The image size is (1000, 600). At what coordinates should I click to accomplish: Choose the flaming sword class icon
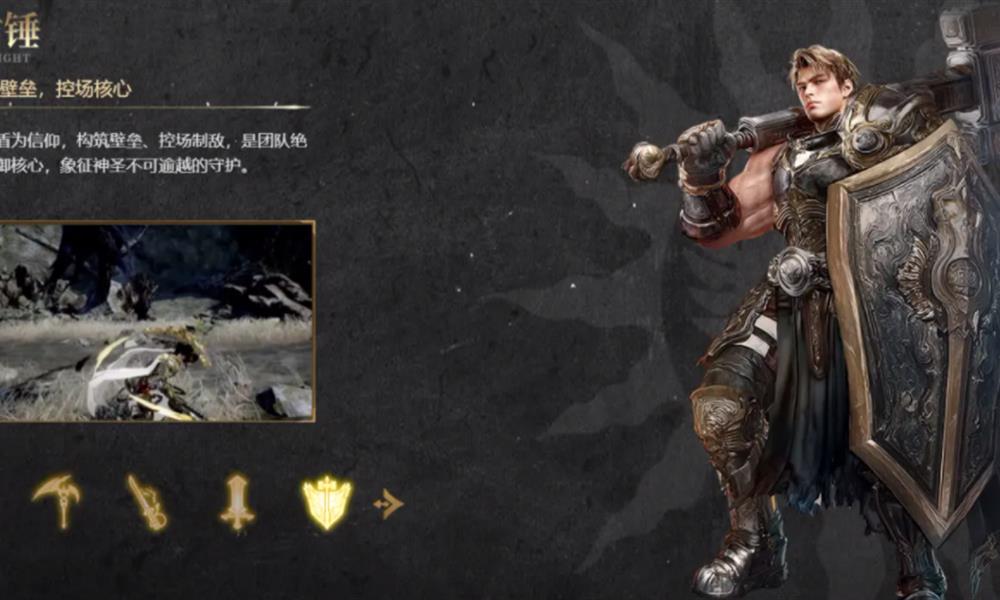147,501
